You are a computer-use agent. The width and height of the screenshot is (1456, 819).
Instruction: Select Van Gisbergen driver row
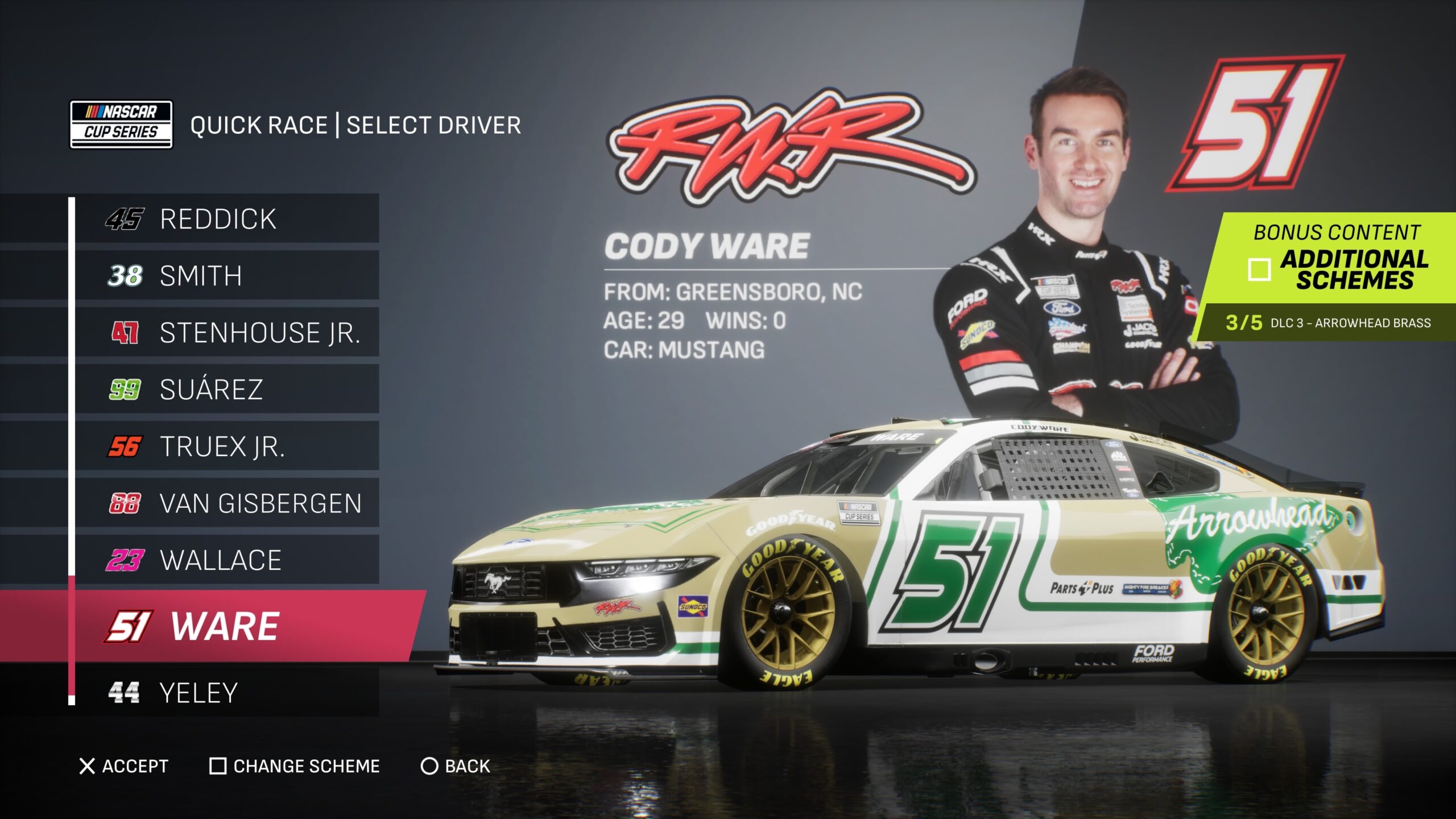coord(227,503)
